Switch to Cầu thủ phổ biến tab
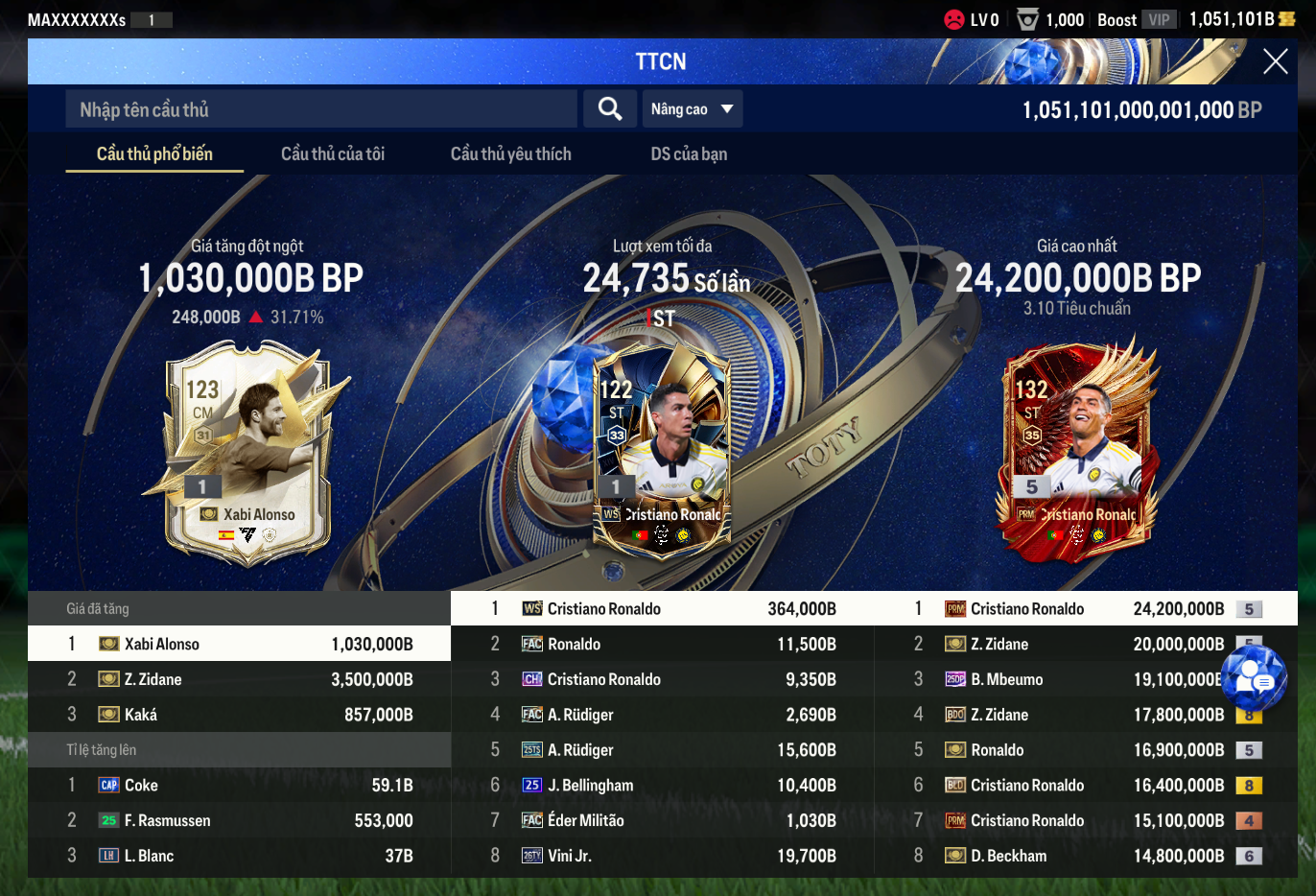Image resolution: width=1316 pixels, height=896 pixels. coord(154,153)
